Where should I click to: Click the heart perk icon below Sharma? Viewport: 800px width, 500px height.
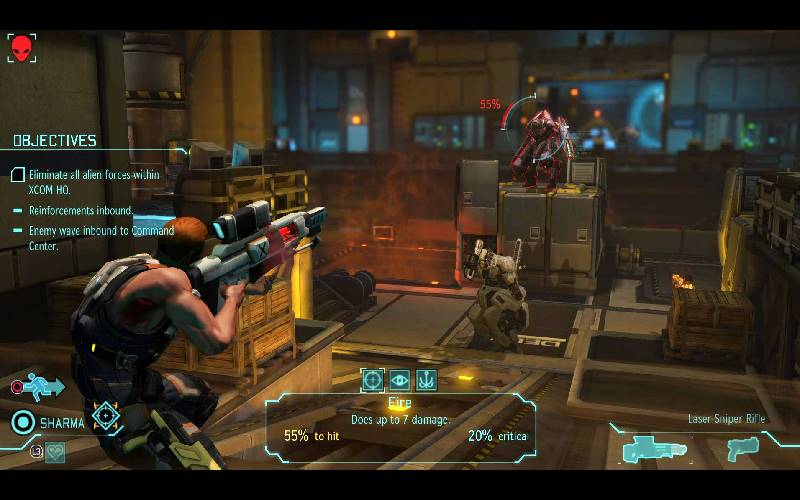tap(54, 451)
